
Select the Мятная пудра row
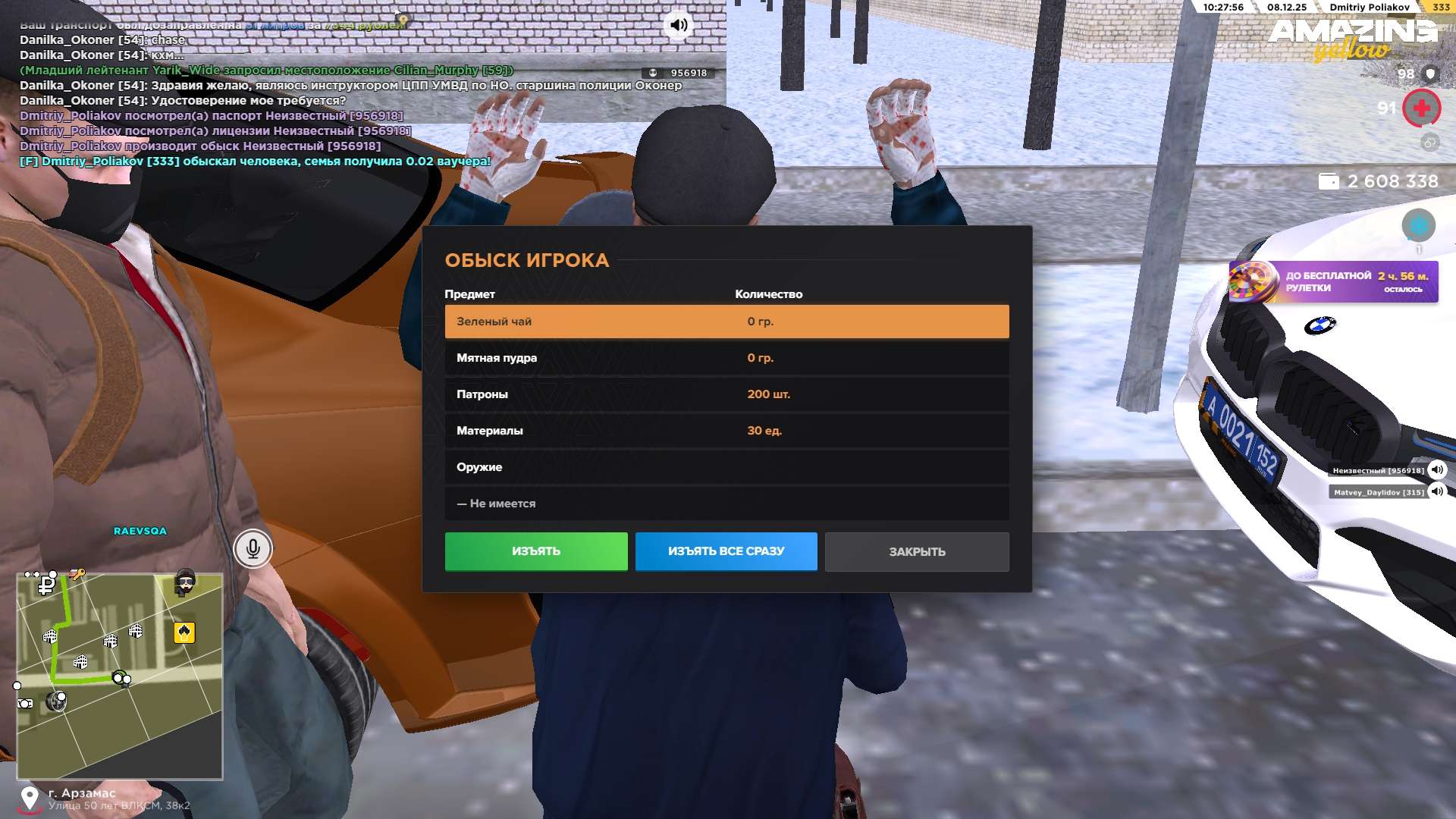[726, 358]
